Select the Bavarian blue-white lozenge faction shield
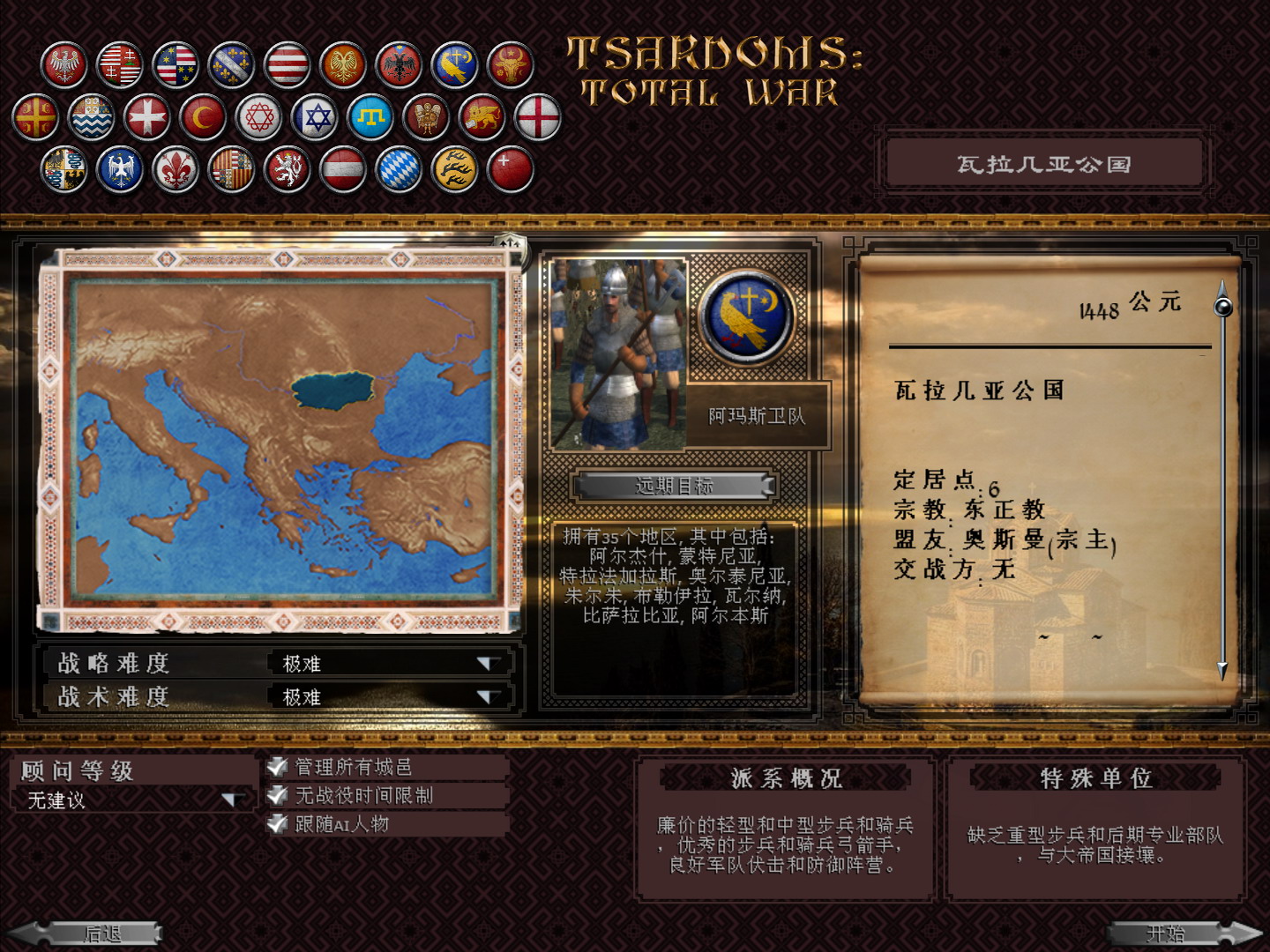 398,170
